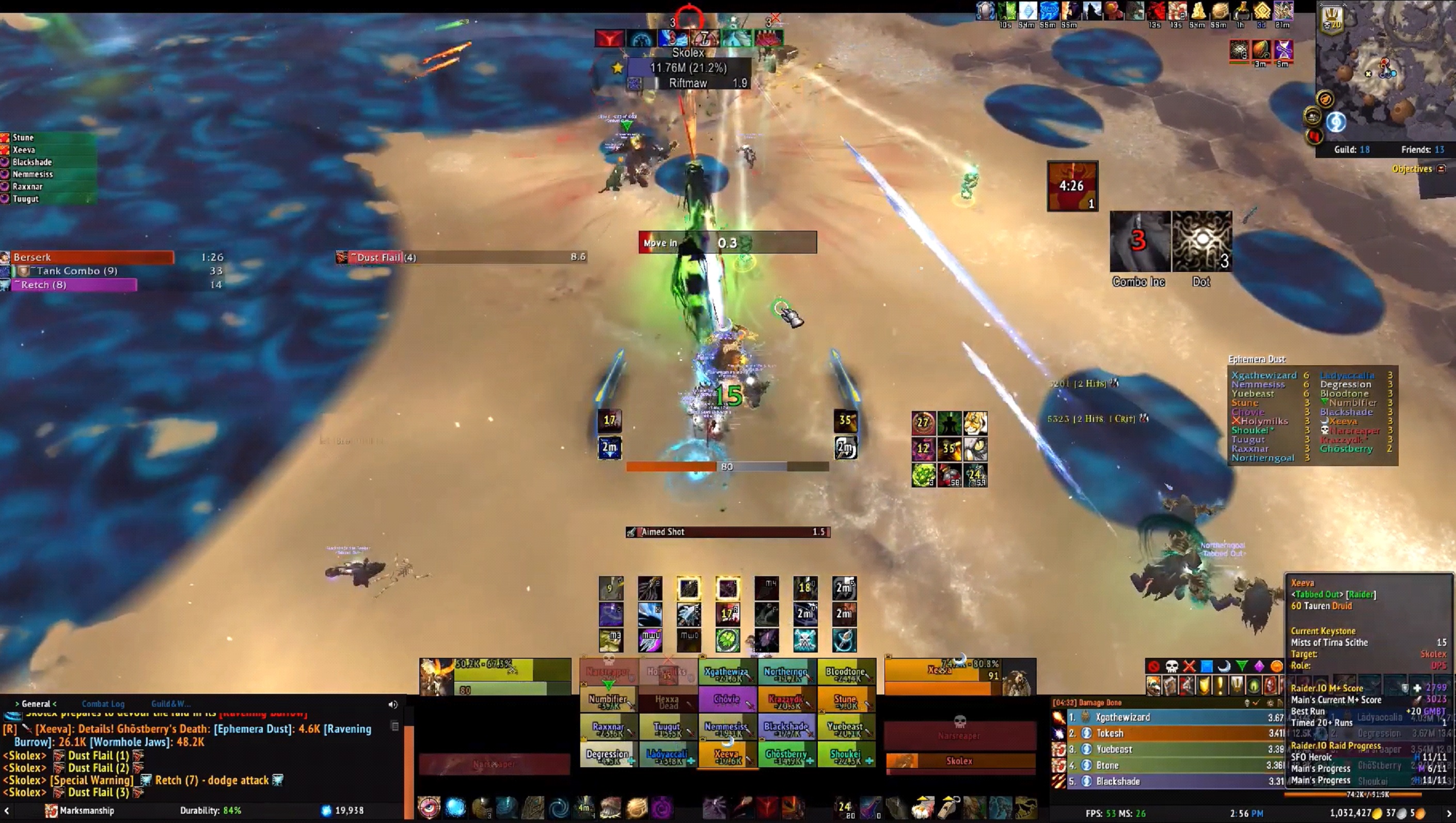Image resolution: width=1456 pixels, height=823 pixels.
Task: Toggle the skull segment icon on Details meter
Action: pyautogui.click(x=1247, y=703)
